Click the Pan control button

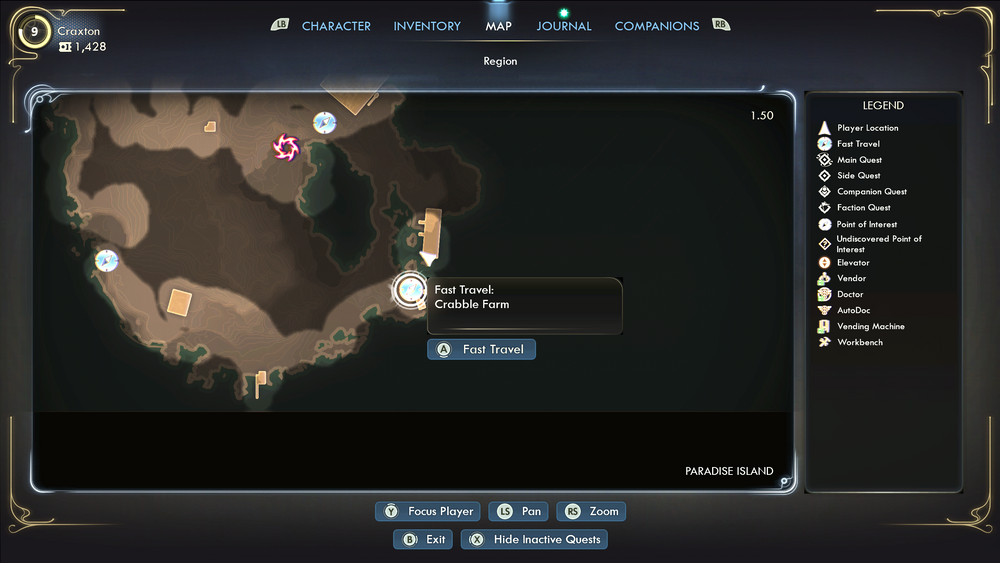(520, 511)
